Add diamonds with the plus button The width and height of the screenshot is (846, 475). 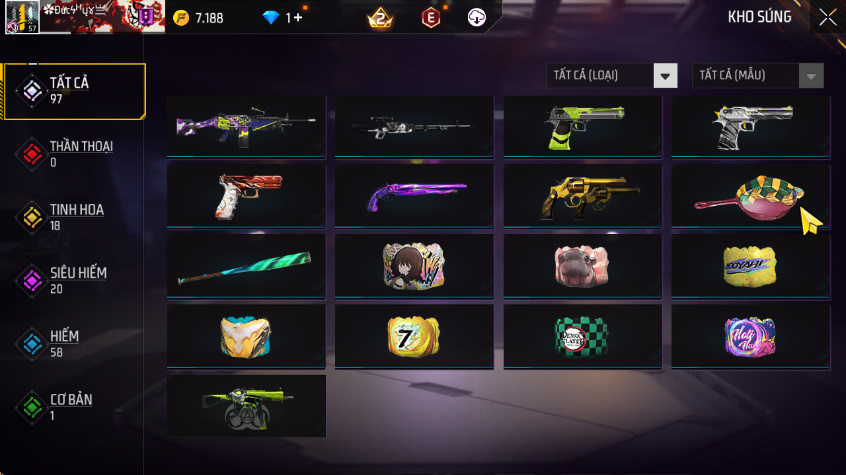point(297,17)
